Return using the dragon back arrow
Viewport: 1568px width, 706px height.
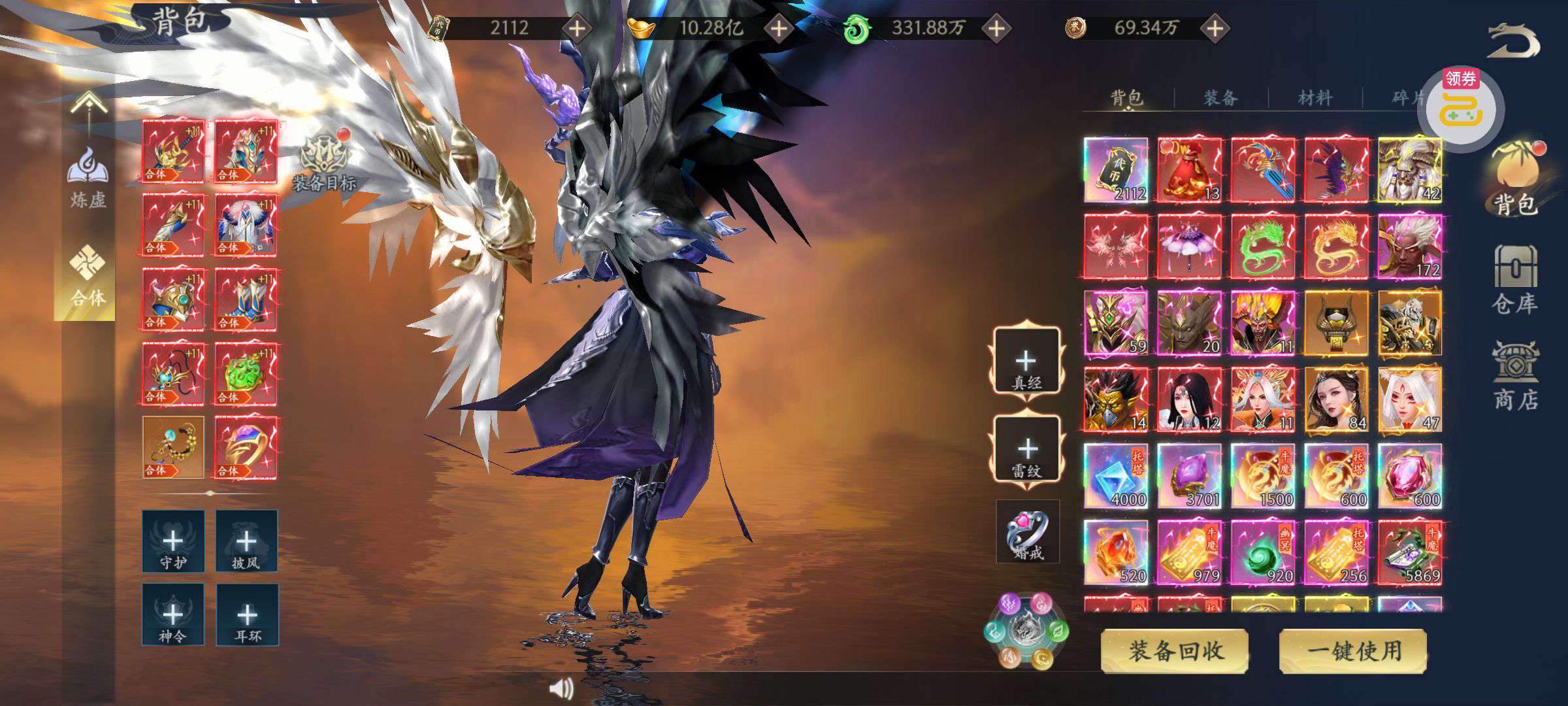[1513, 41]
